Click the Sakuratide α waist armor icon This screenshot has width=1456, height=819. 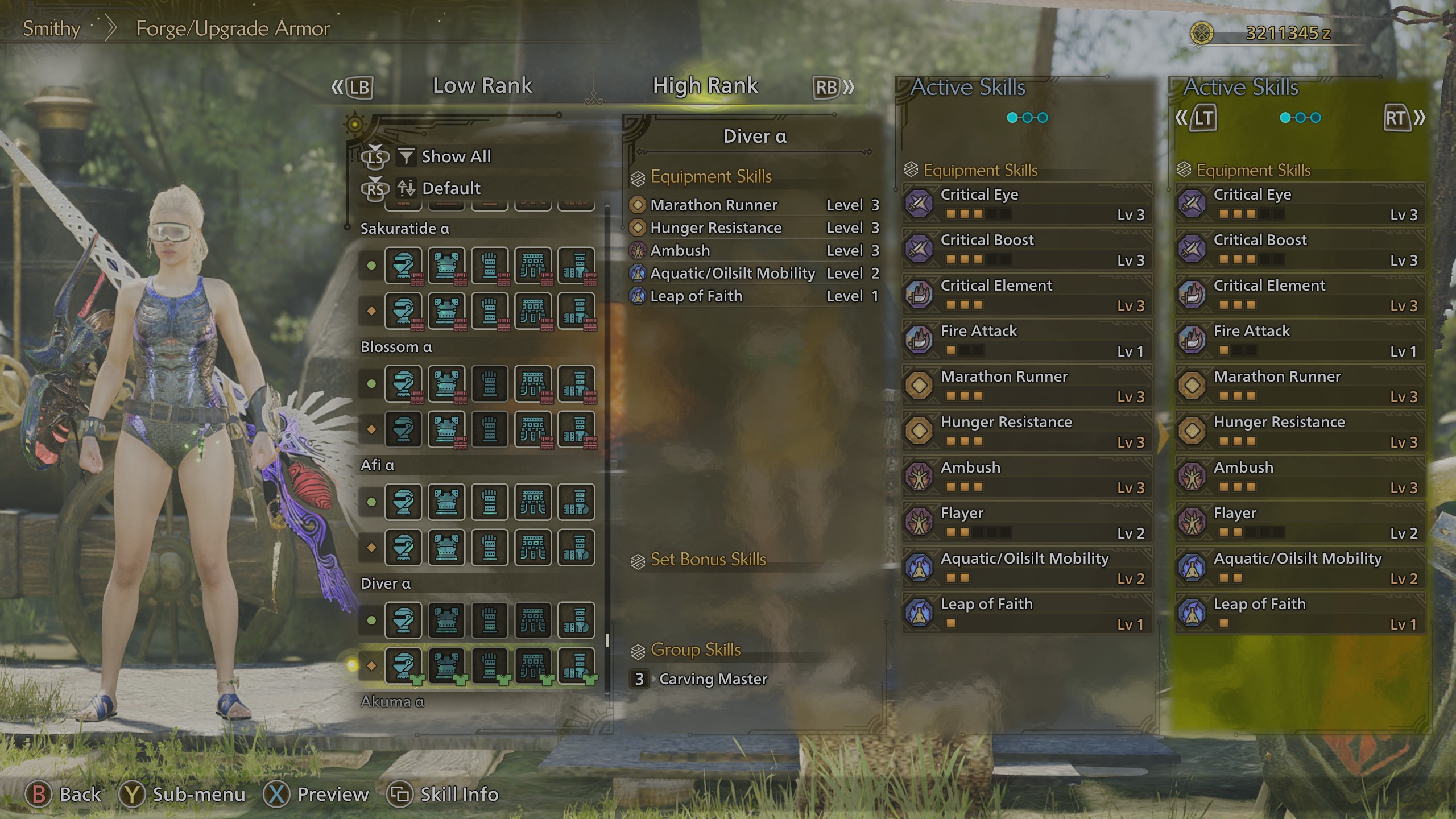[532, 266]
